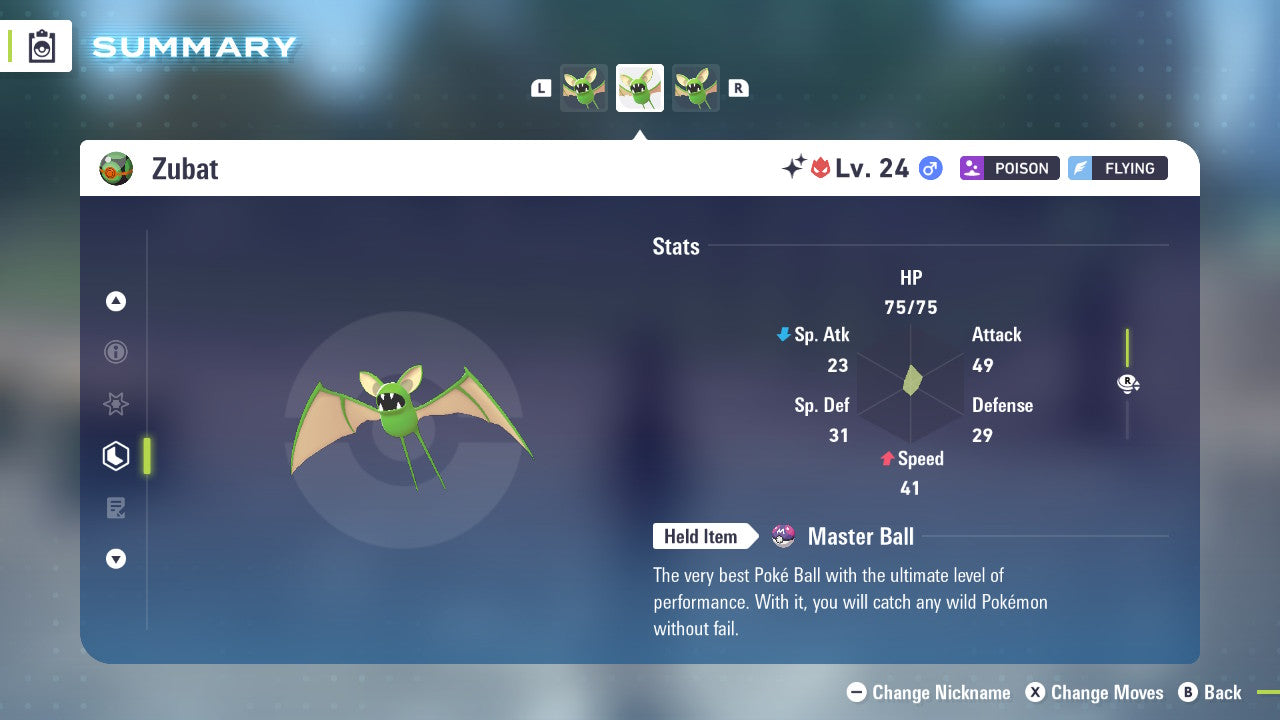1280x720 pixels.
Task: Select the star ribbon icon in the sidebar
Action: [116, 404]
